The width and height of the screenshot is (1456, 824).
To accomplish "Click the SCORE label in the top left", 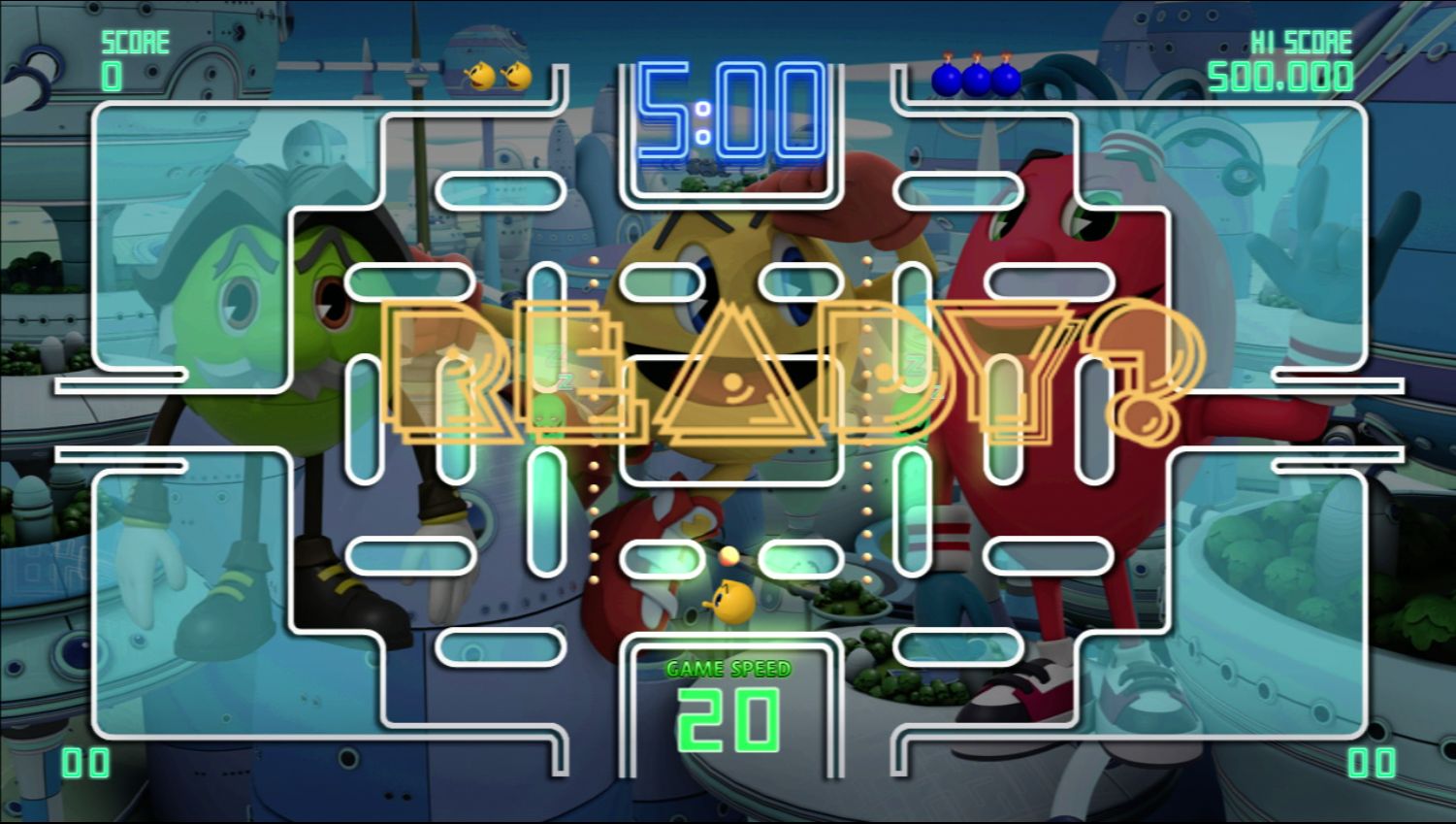I will (x=135, y=41).
